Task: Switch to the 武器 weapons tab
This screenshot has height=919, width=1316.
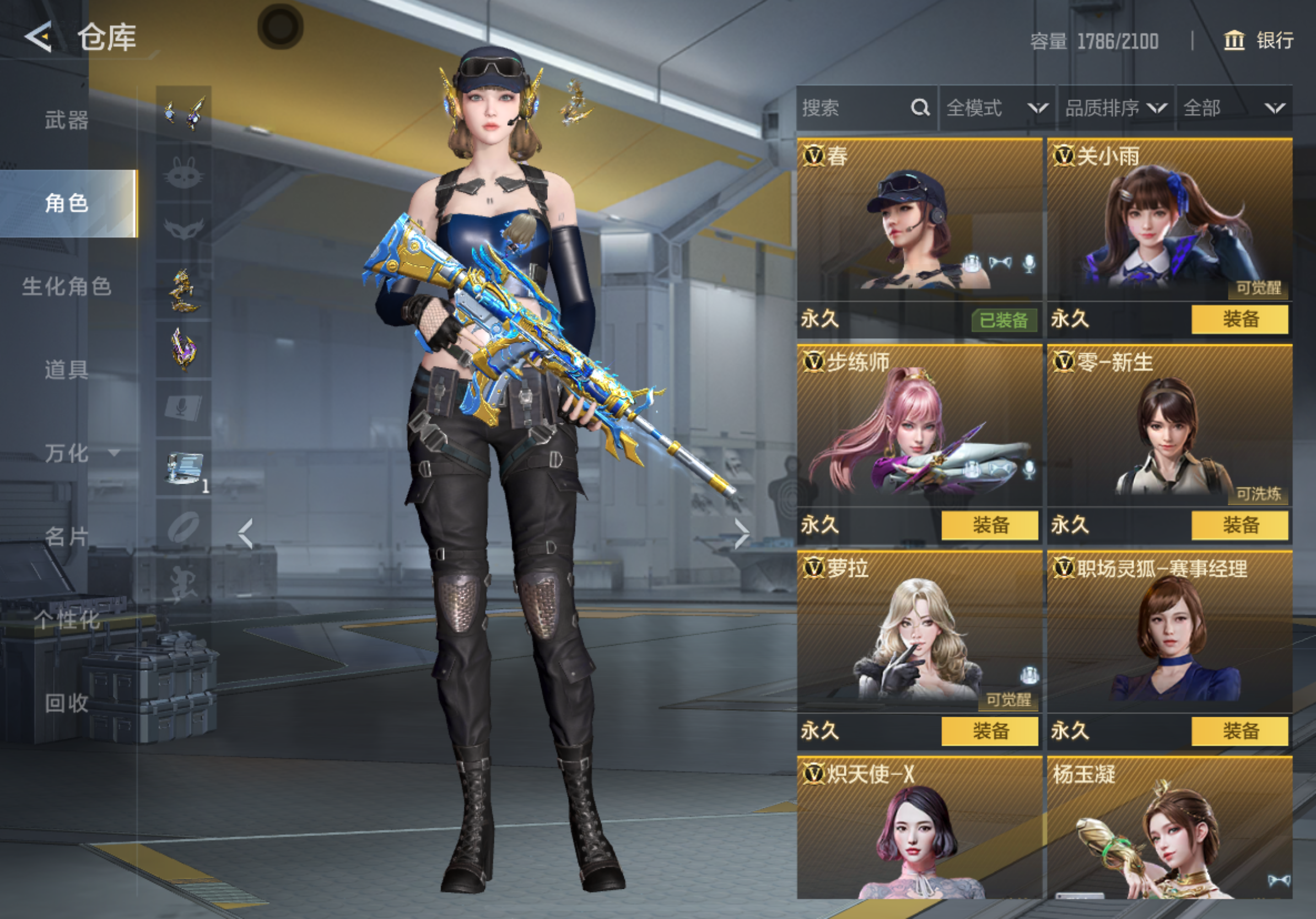Action: (67, 120)
